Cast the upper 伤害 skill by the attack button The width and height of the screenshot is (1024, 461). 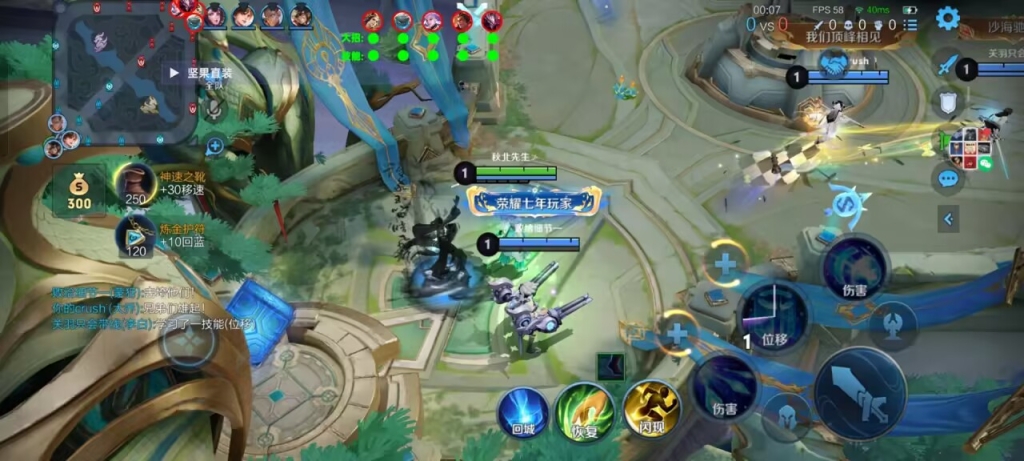853,268
